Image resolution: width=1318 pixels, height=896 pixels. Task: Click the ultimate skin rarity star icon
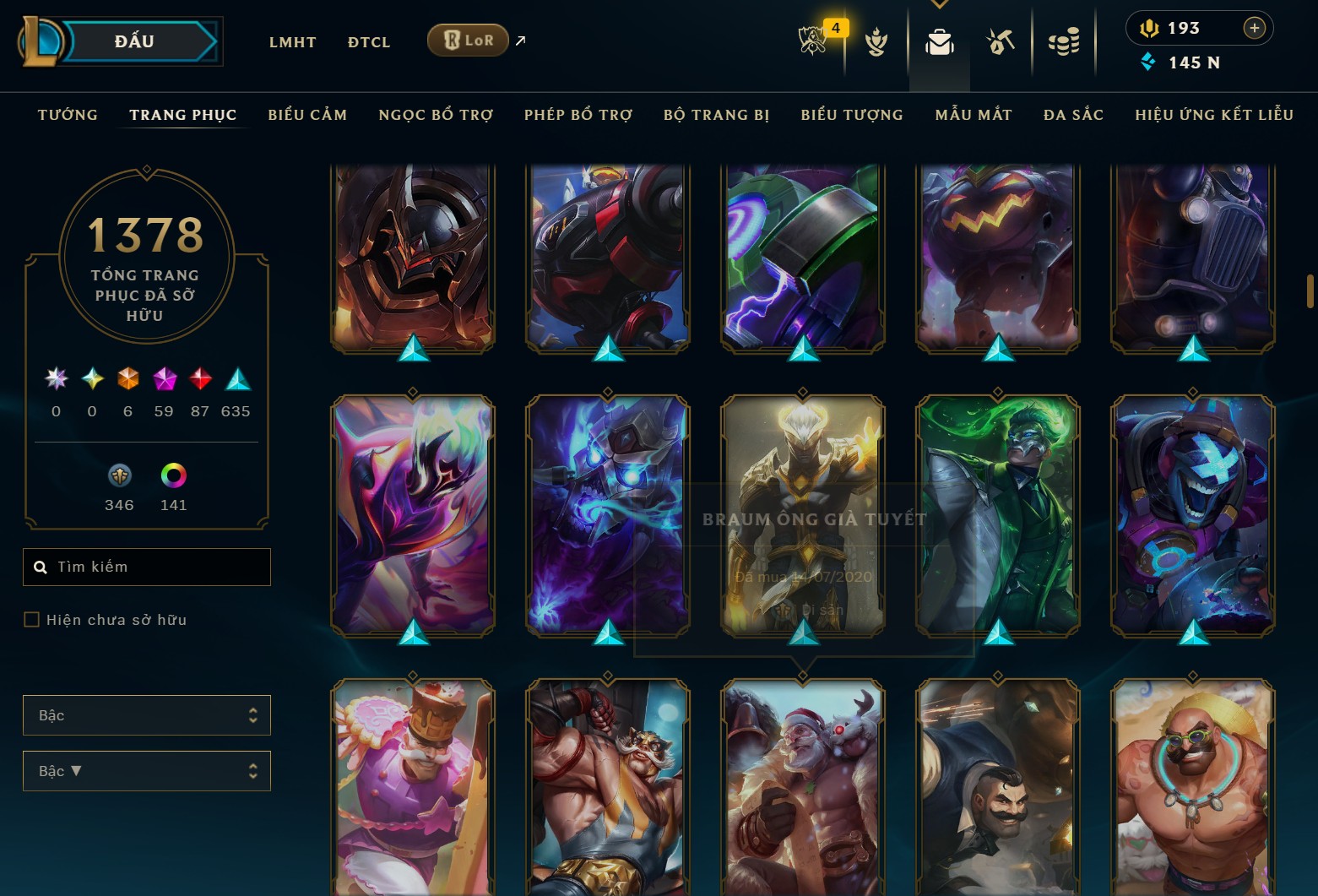pyautogui.click(x=56, y=380)
